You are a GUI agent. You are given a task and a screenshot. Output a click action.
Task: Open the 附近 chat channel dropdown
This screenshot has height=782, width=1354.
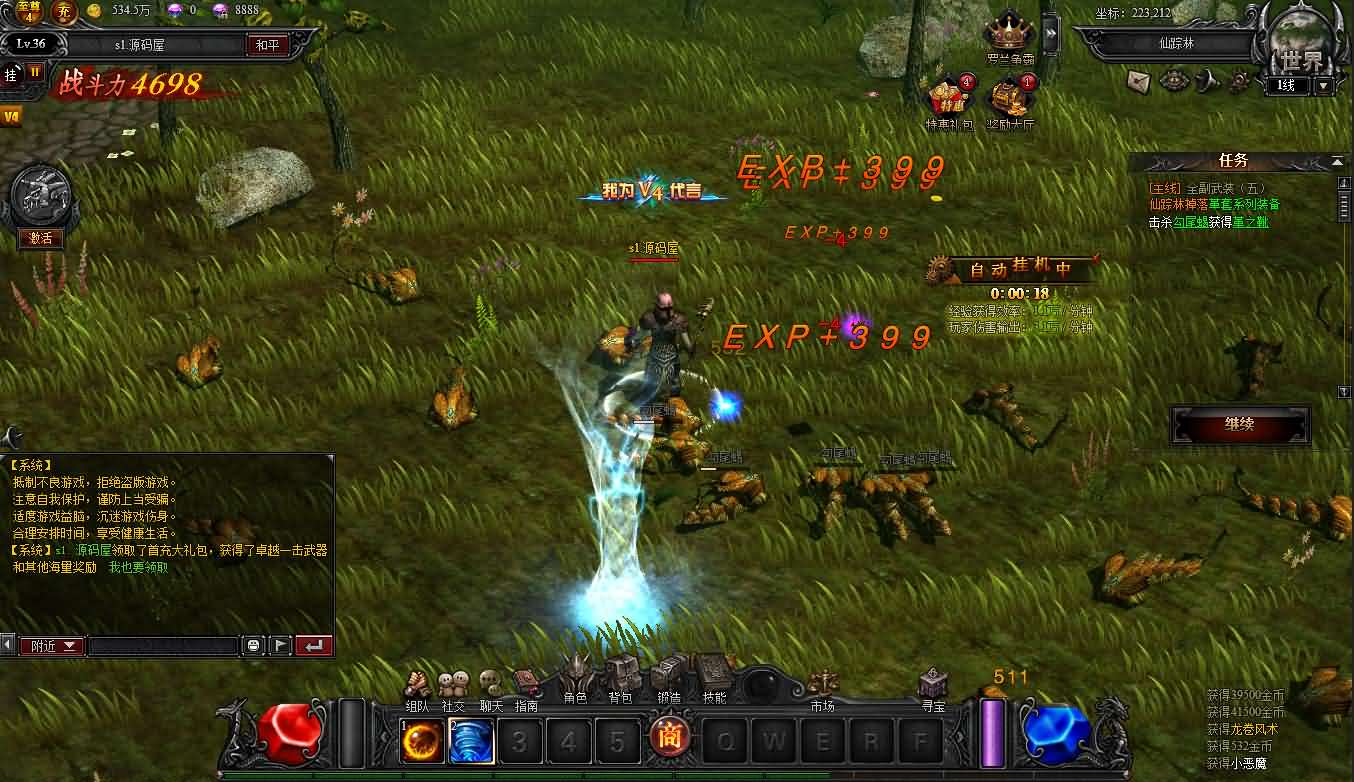click(x=53, y=646)
